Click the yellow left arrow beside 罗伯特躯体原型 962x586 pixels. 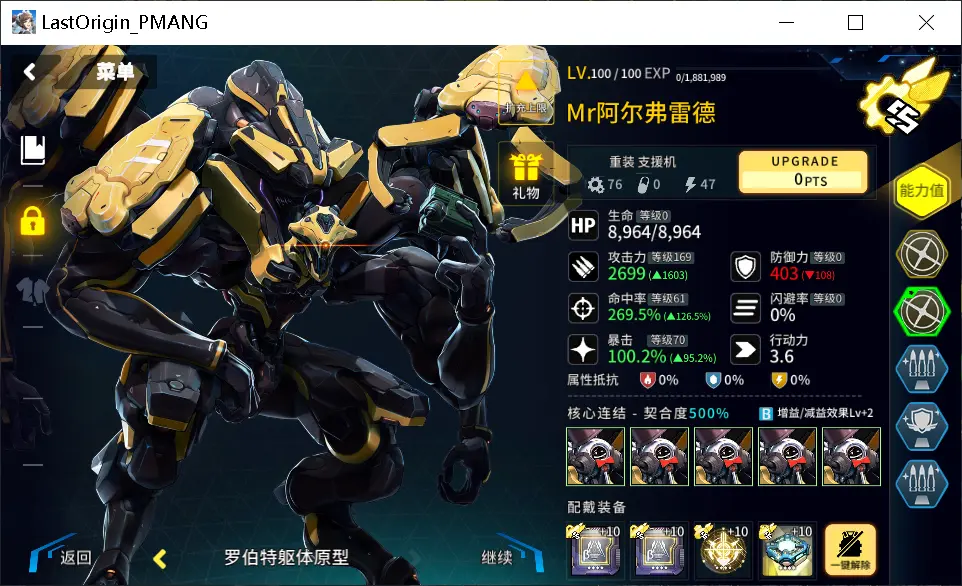click(x=159, y=558)
